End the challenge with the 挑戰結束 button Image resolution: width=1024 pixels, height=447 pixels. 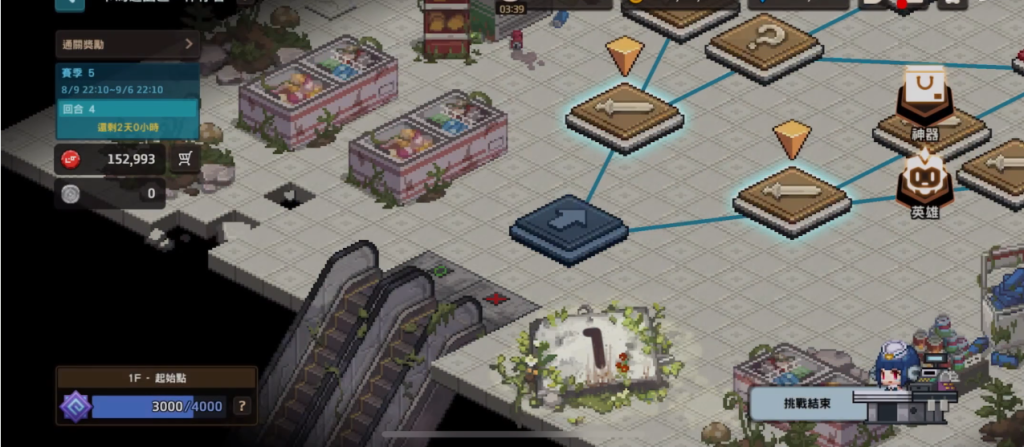click(800, 403)
